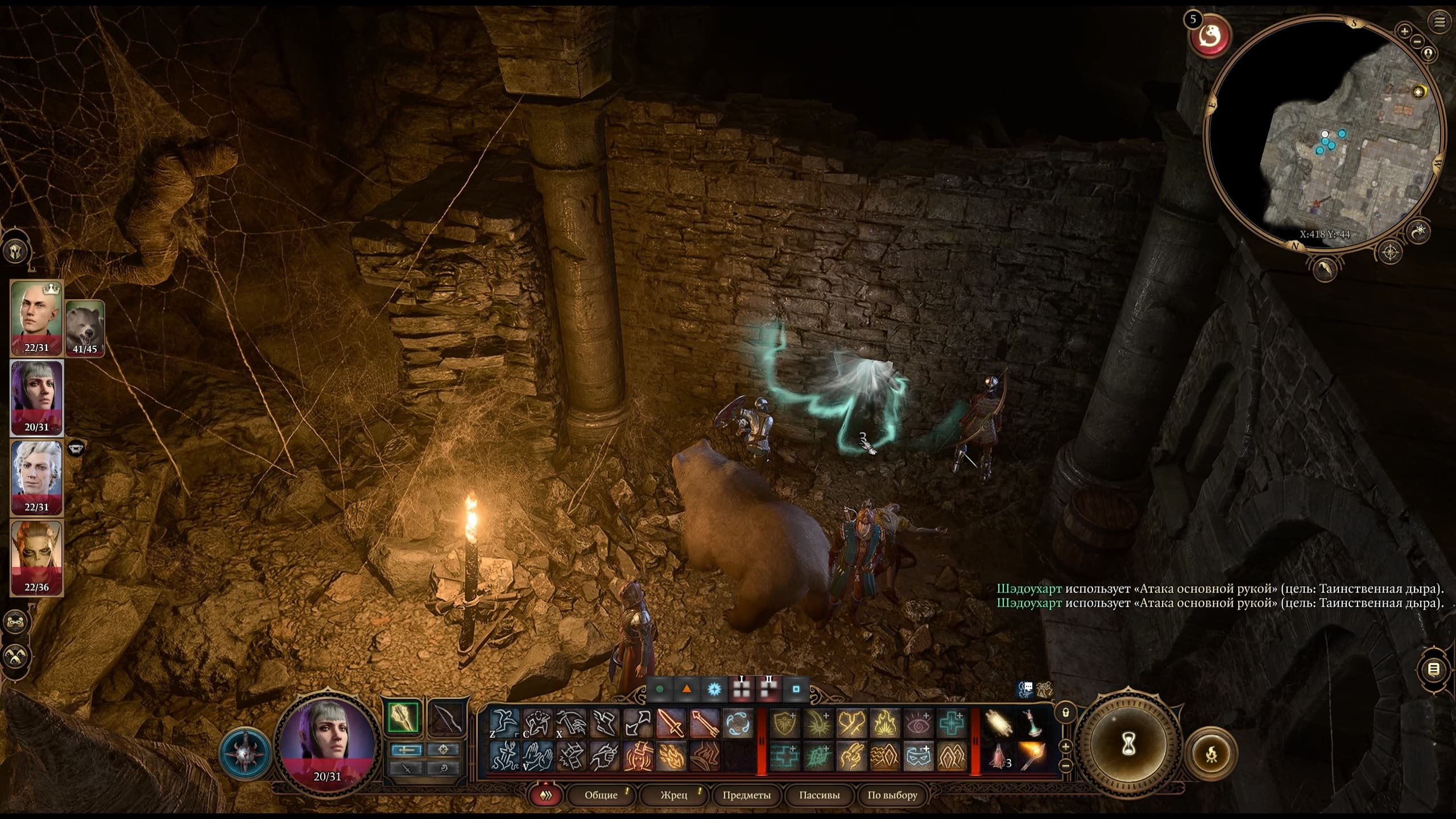The height and width of the screenshot is (819, 1456).
Task: Open the campfire rest button
Action: click(x=1211, y=754)
